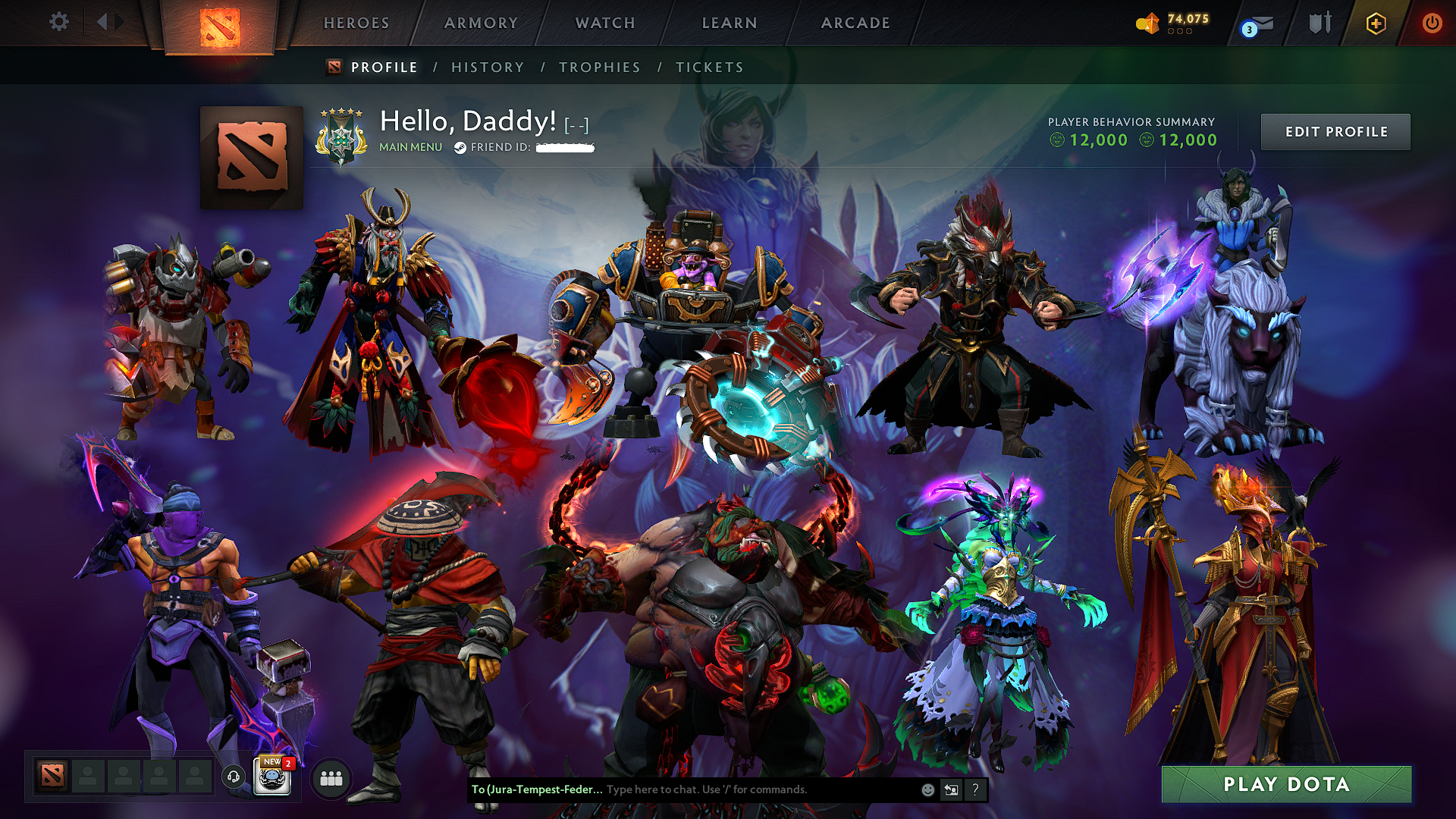Open voice chat headset icon
1456x819 pixels.
(233, 776)
